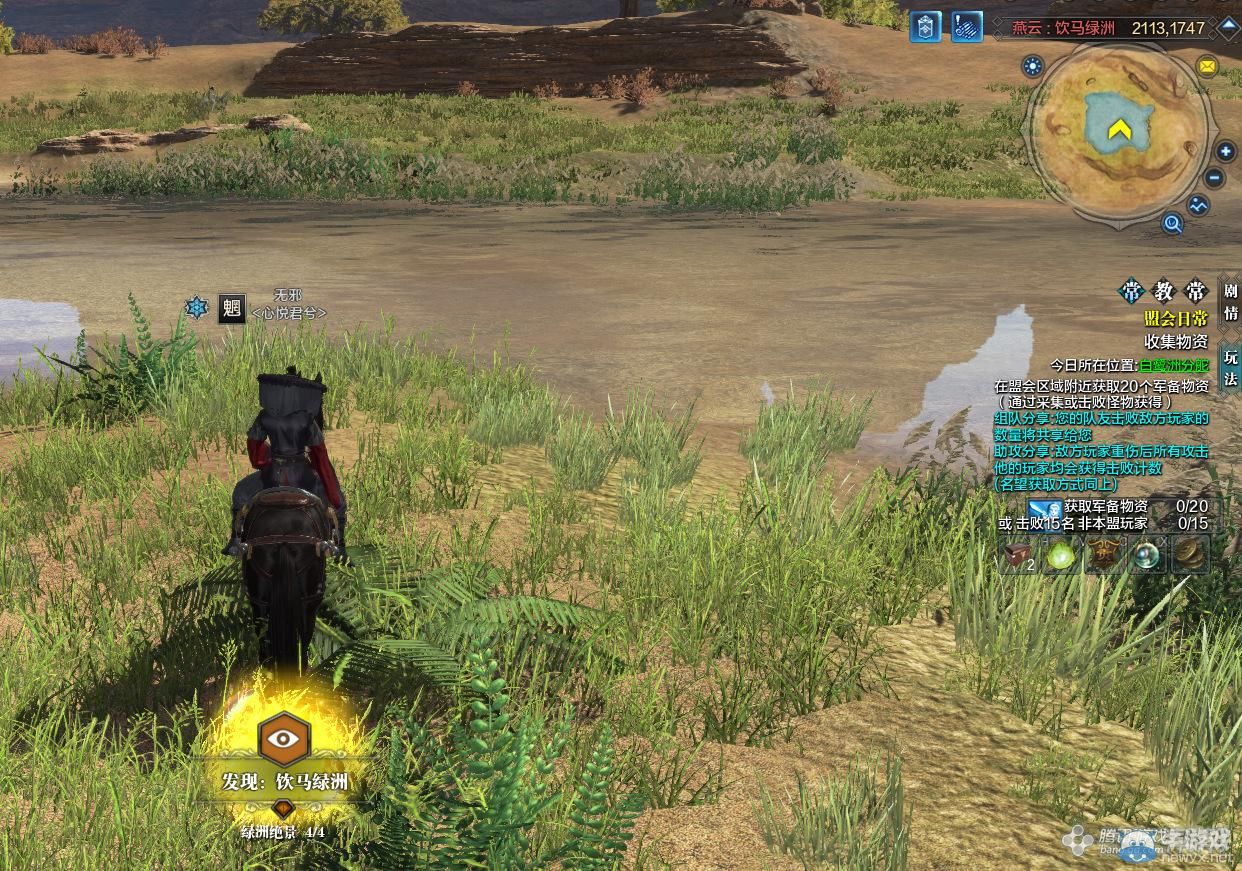The height and width of the screenshot is (871, 1242).
Task: Select the 盟会日常 quest title
Action: [x=1176, y=318]
